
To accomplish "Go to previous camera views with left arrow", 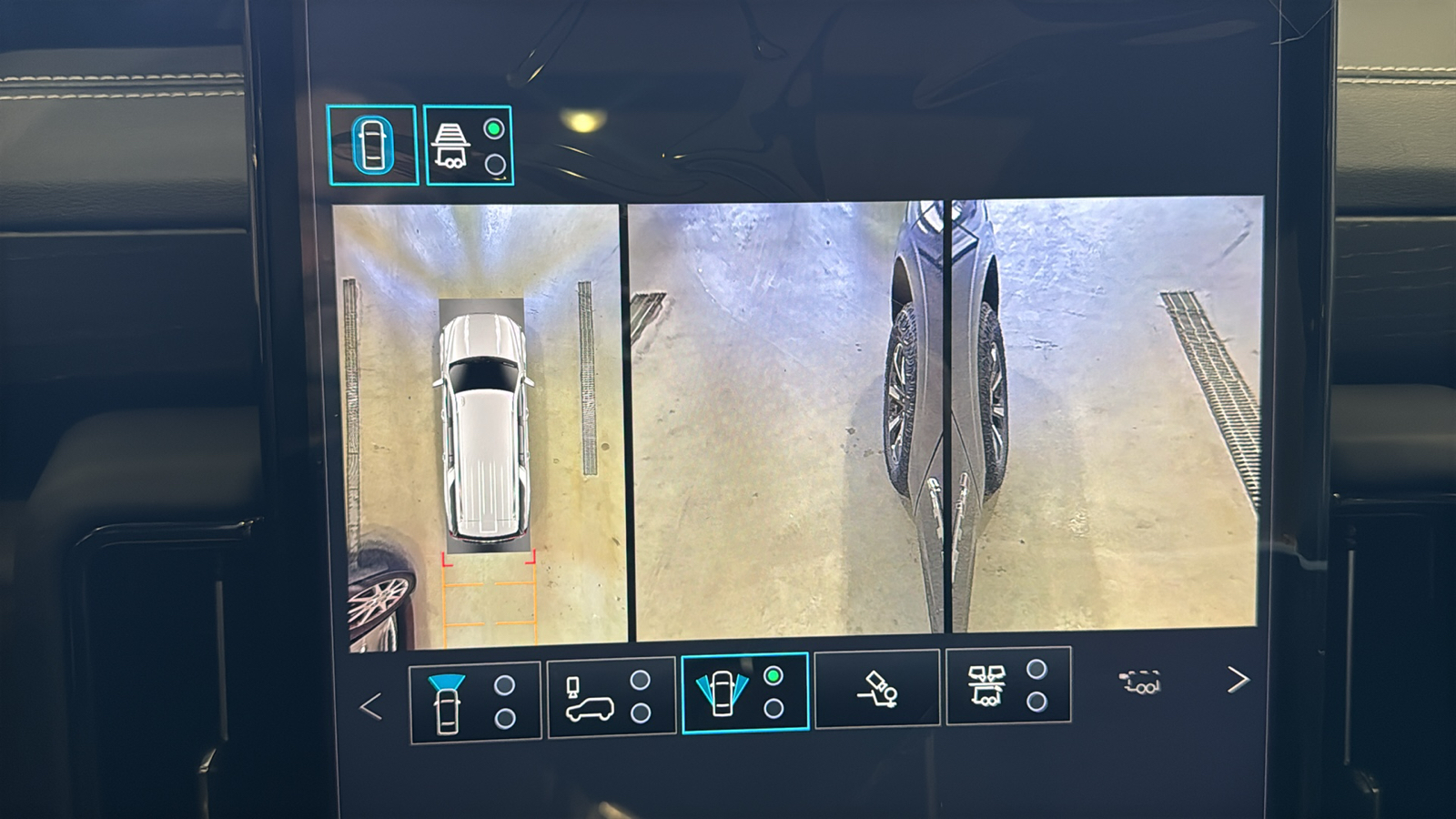I will tap(370, 706).
